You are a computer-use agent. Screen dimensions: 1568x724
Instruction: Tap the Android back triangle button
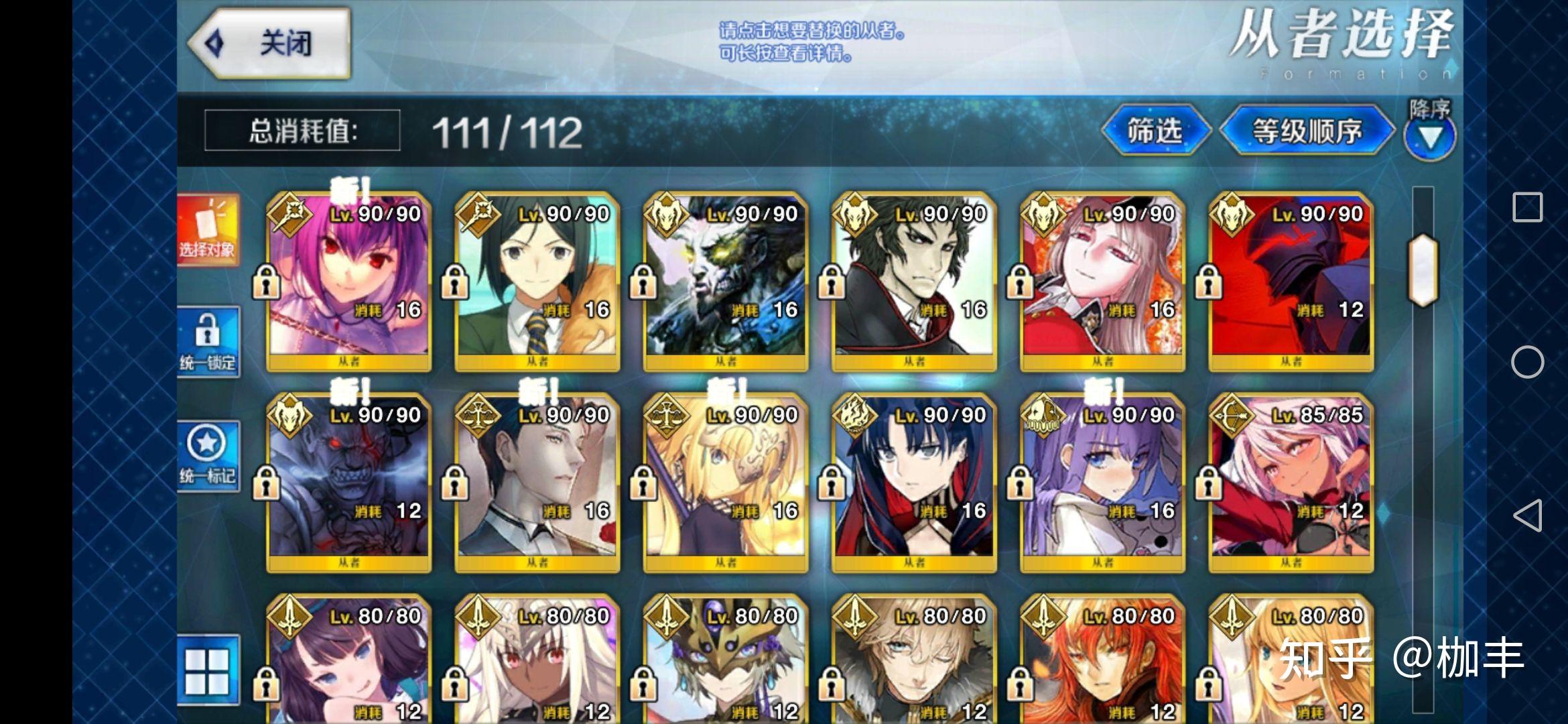pyautogui.click(x=1527, y=516)
